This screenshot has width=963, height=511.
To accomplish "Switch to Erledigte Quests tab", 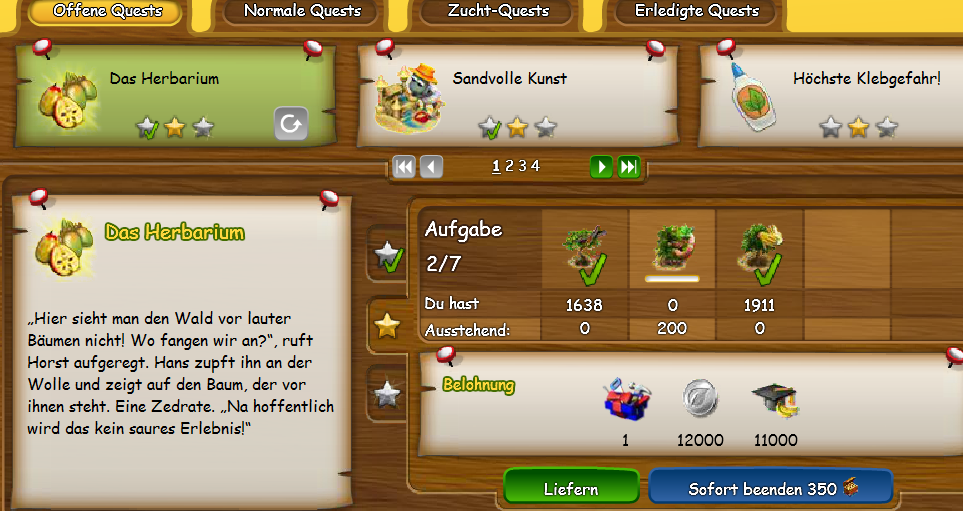I will coord(697,12).
